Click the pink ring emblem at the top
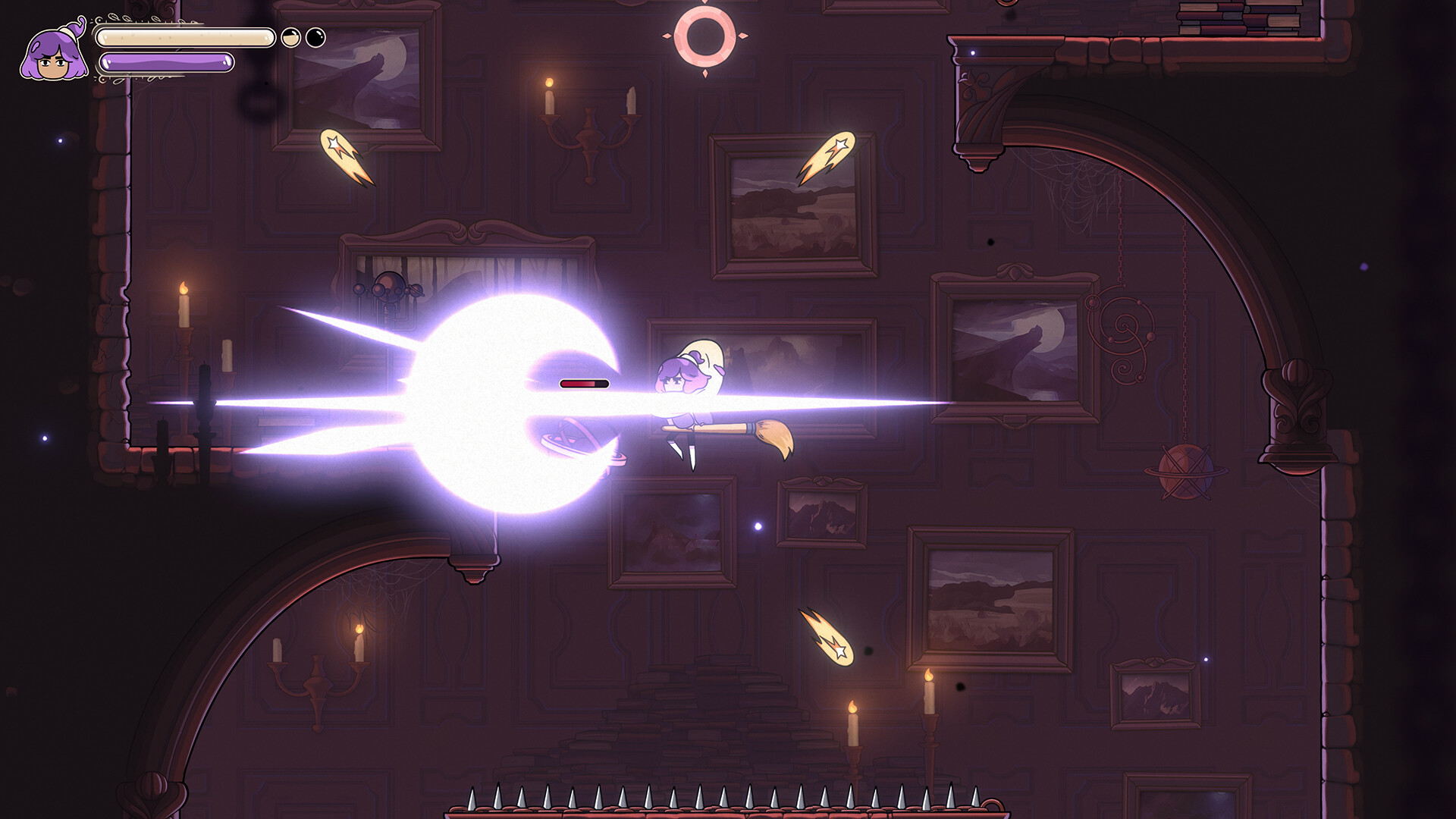Screen dimensions: 1456x819 (705, 34)
